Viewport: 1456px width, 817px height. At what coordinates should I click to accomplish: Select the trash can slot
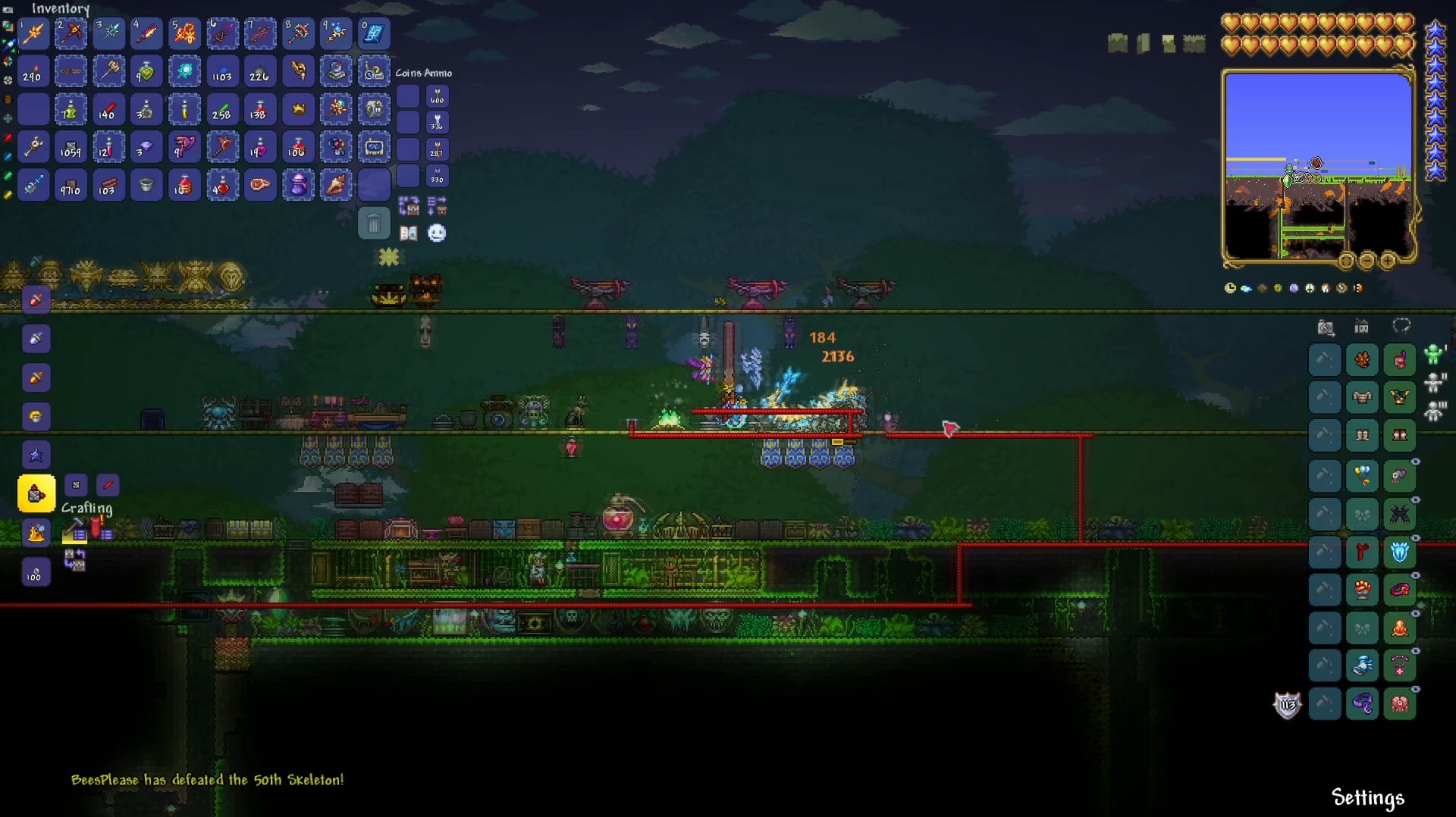pos(374,224)
